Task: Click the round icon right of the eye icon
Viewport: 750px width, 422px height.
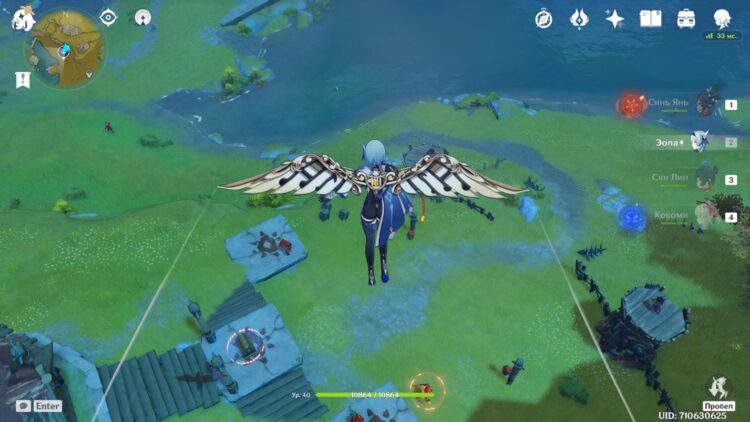Action: 143,17
